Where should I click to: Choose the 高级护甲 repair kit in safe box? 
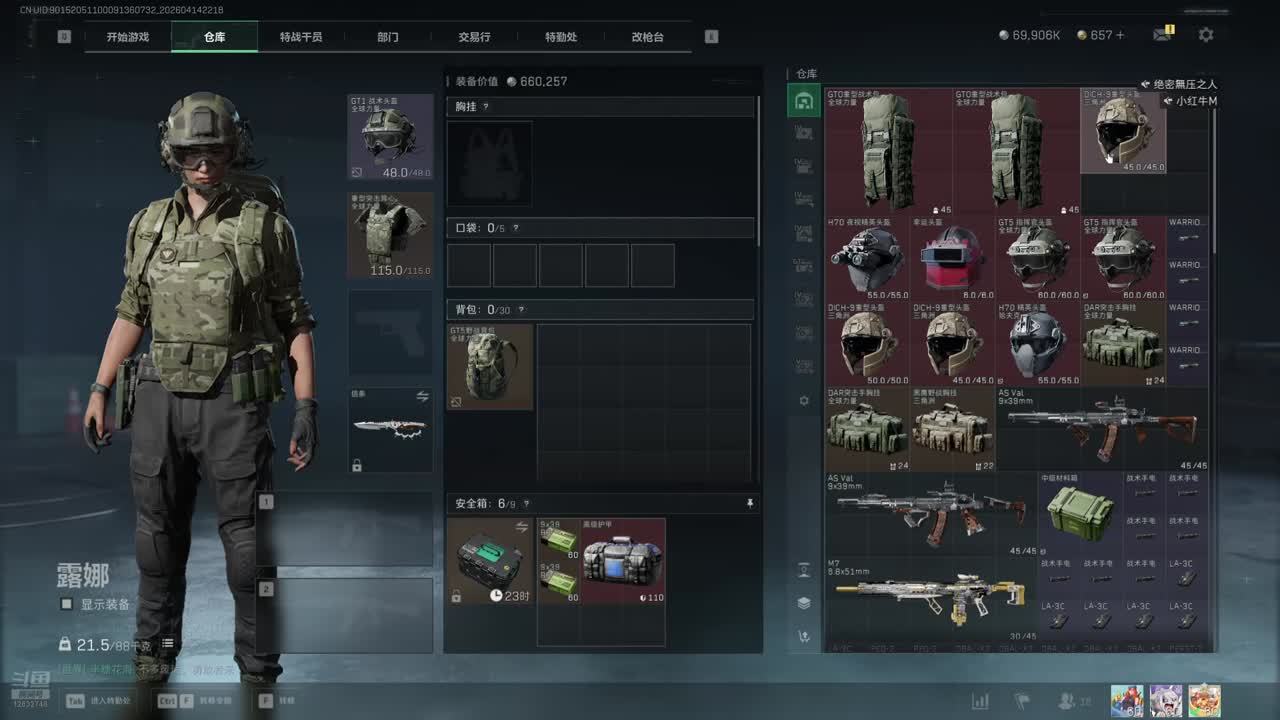click(623, 560)
